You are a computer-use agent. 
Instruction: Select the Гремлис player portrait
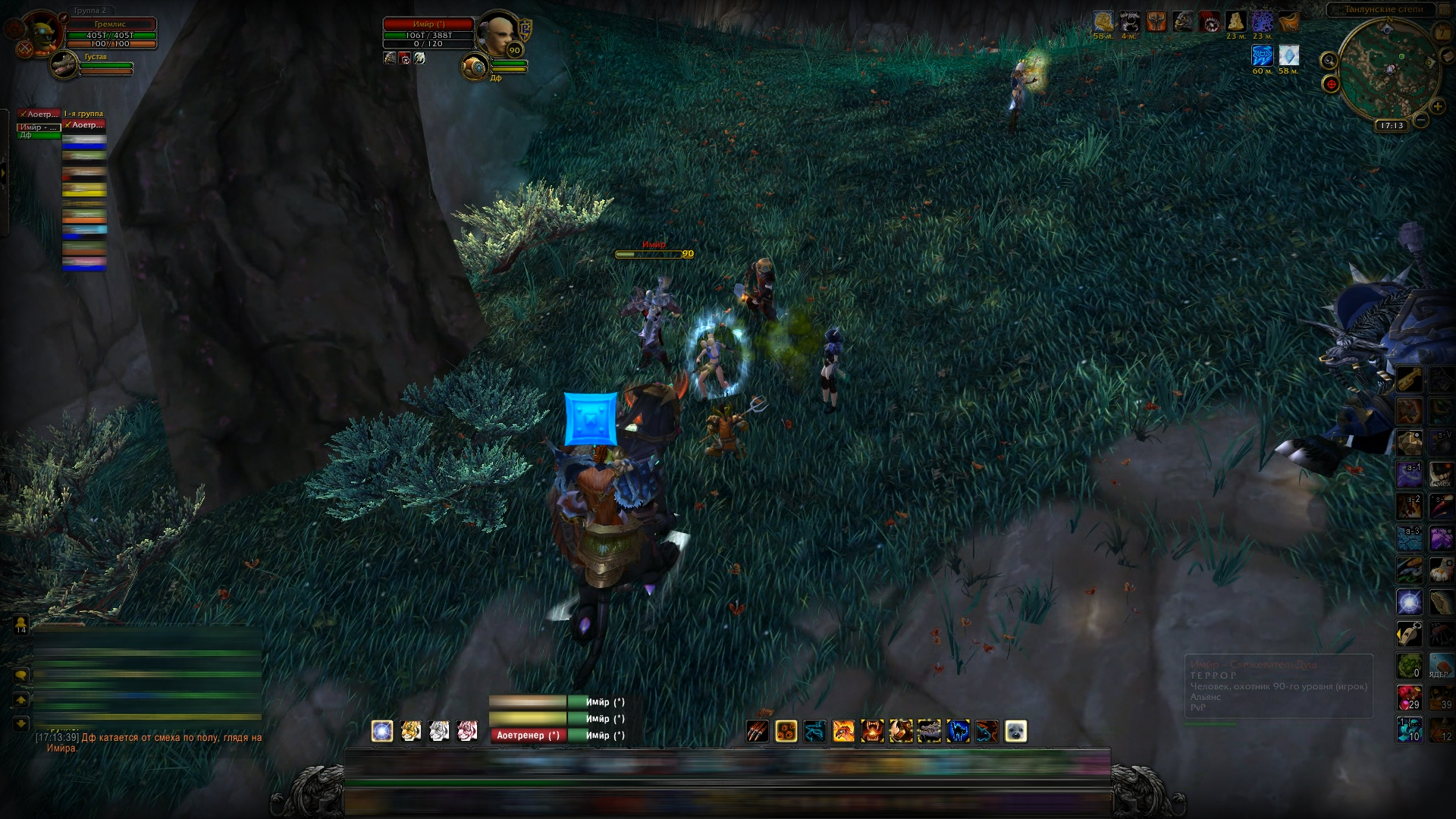(41, 32)
